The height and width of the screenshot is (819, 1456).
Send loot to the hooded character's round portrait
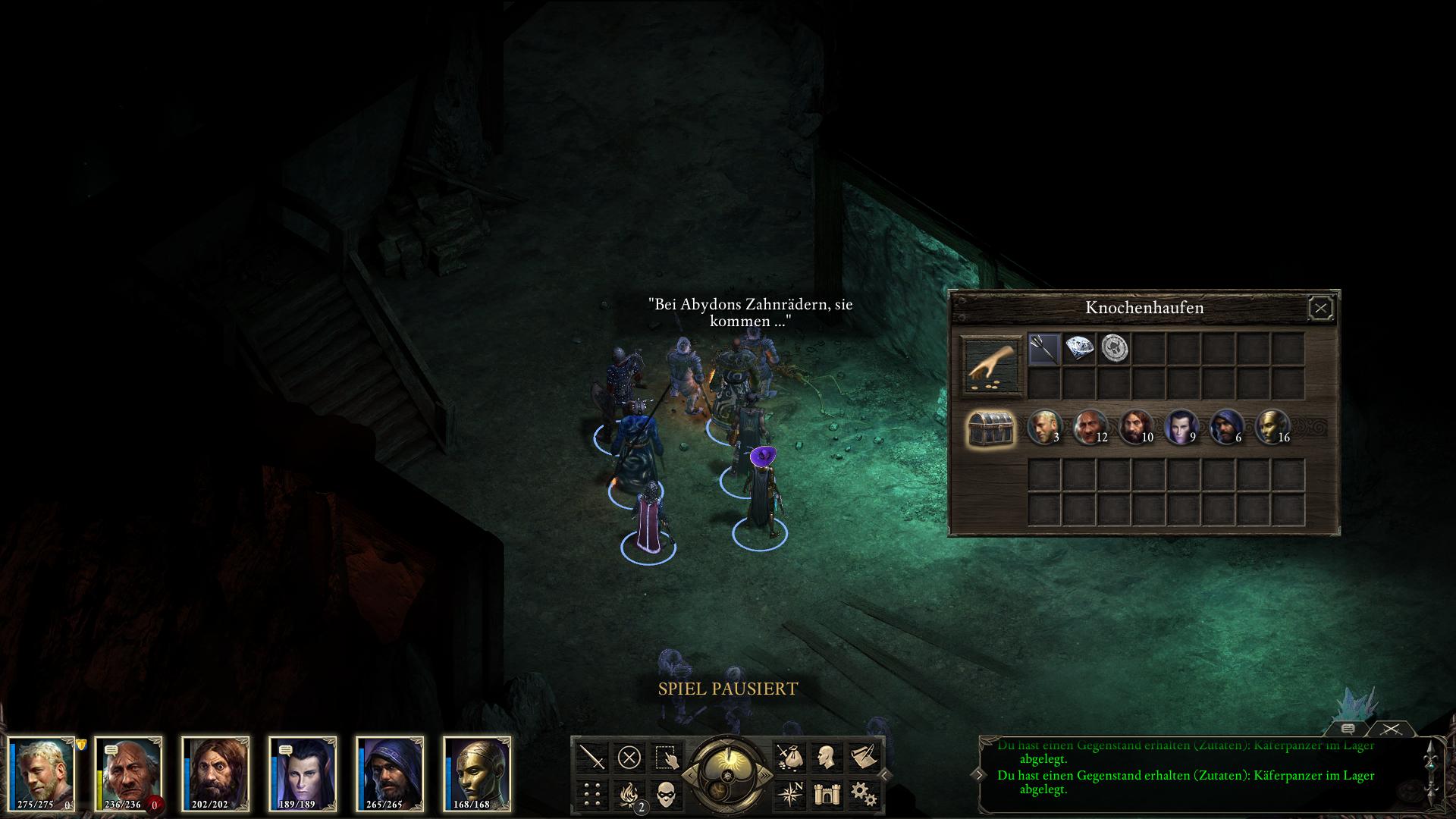tap(1225, 426)
